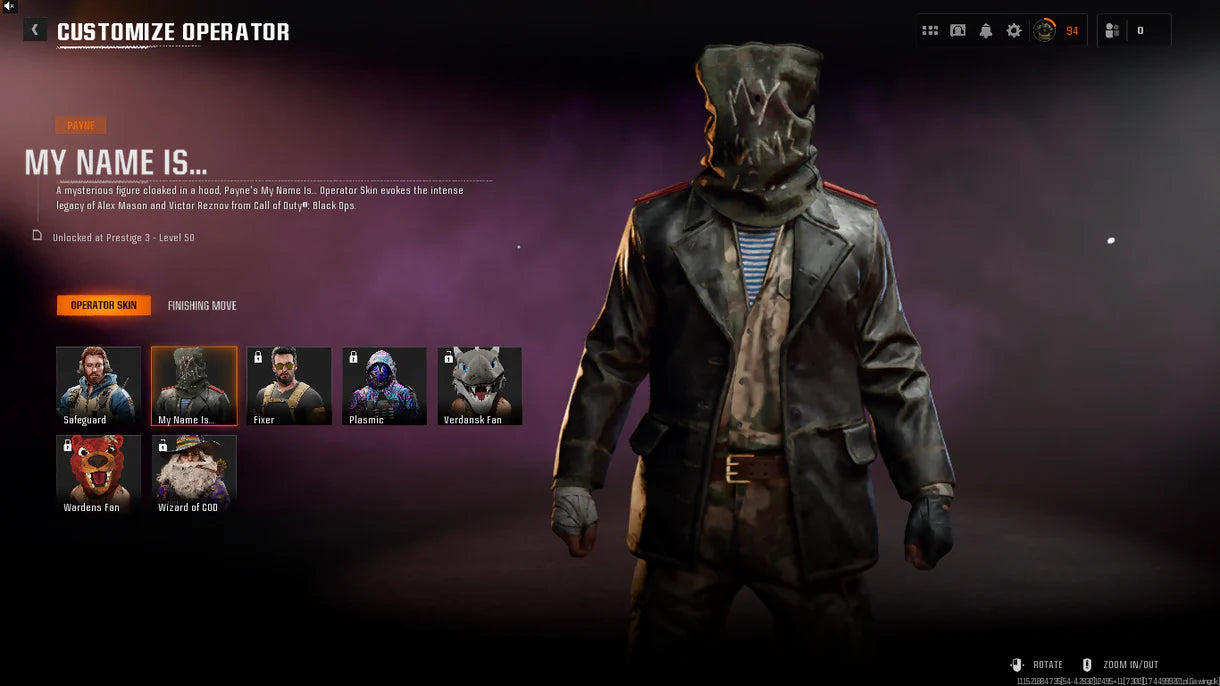
Task: View the player level 94 profile emblem
Action: pyautogui.click(x=1044, y=31)
